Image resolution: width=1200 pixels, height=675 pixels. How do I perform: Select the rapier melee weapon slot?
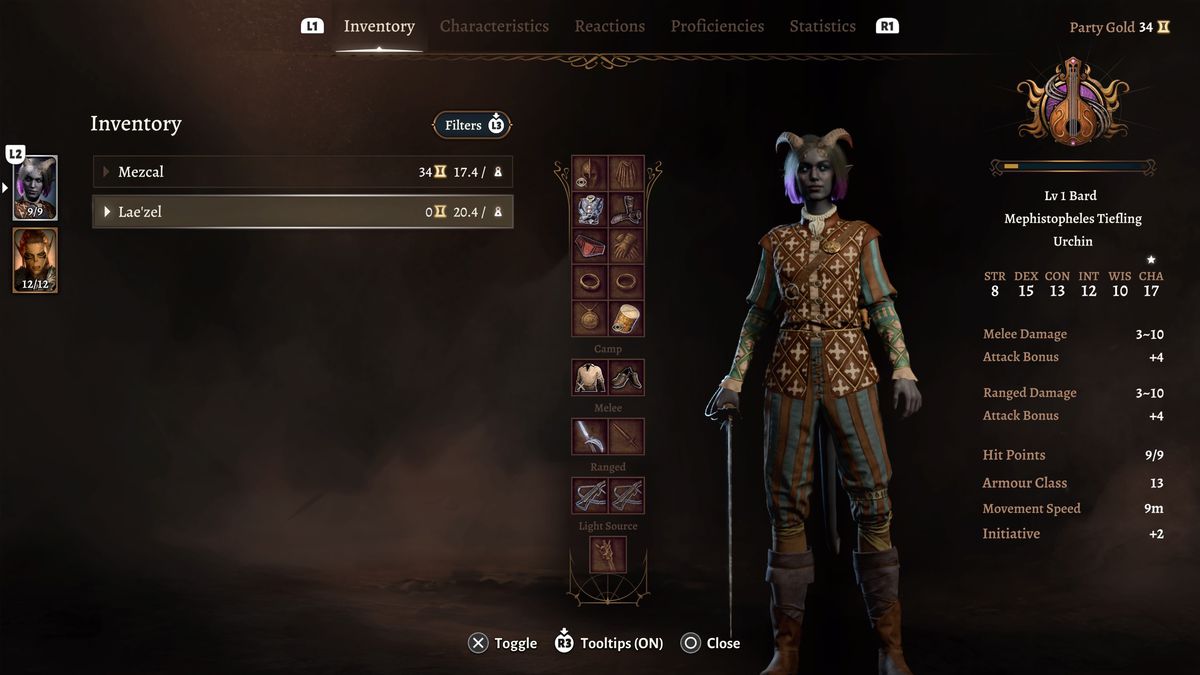coord(590,437)
